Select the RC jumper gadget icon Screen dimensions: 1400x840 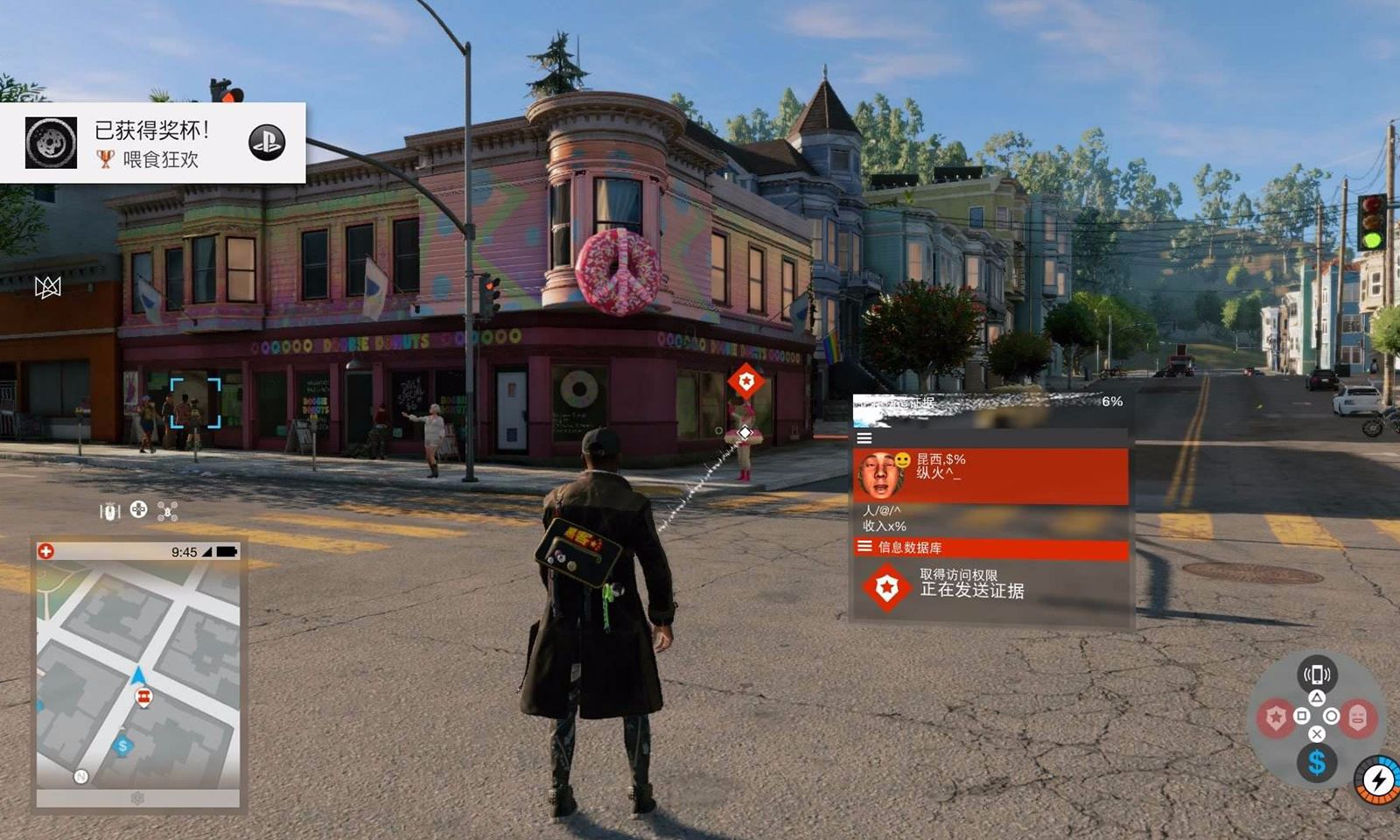(x=109, y=511)
